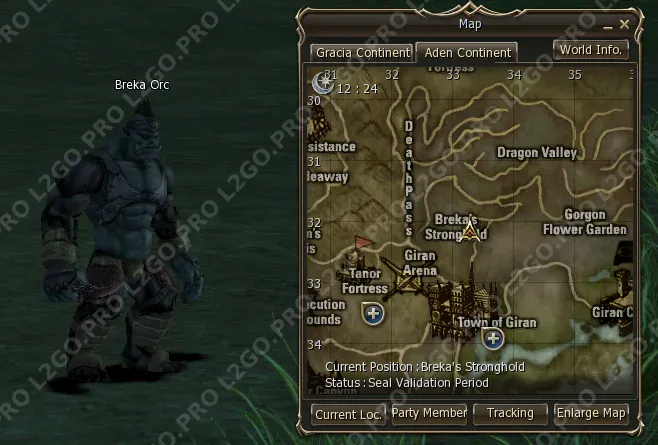The image size is (658, 445).
Task: Select the Breka's Stronghold position marker
Action: (471, 232)
